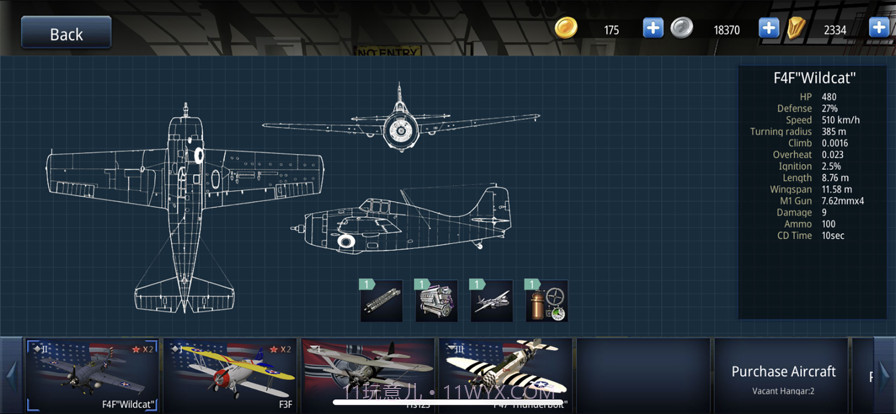Choose the F3F biplane hangar card
Screen dimensions: 896x414
point(229,374)
